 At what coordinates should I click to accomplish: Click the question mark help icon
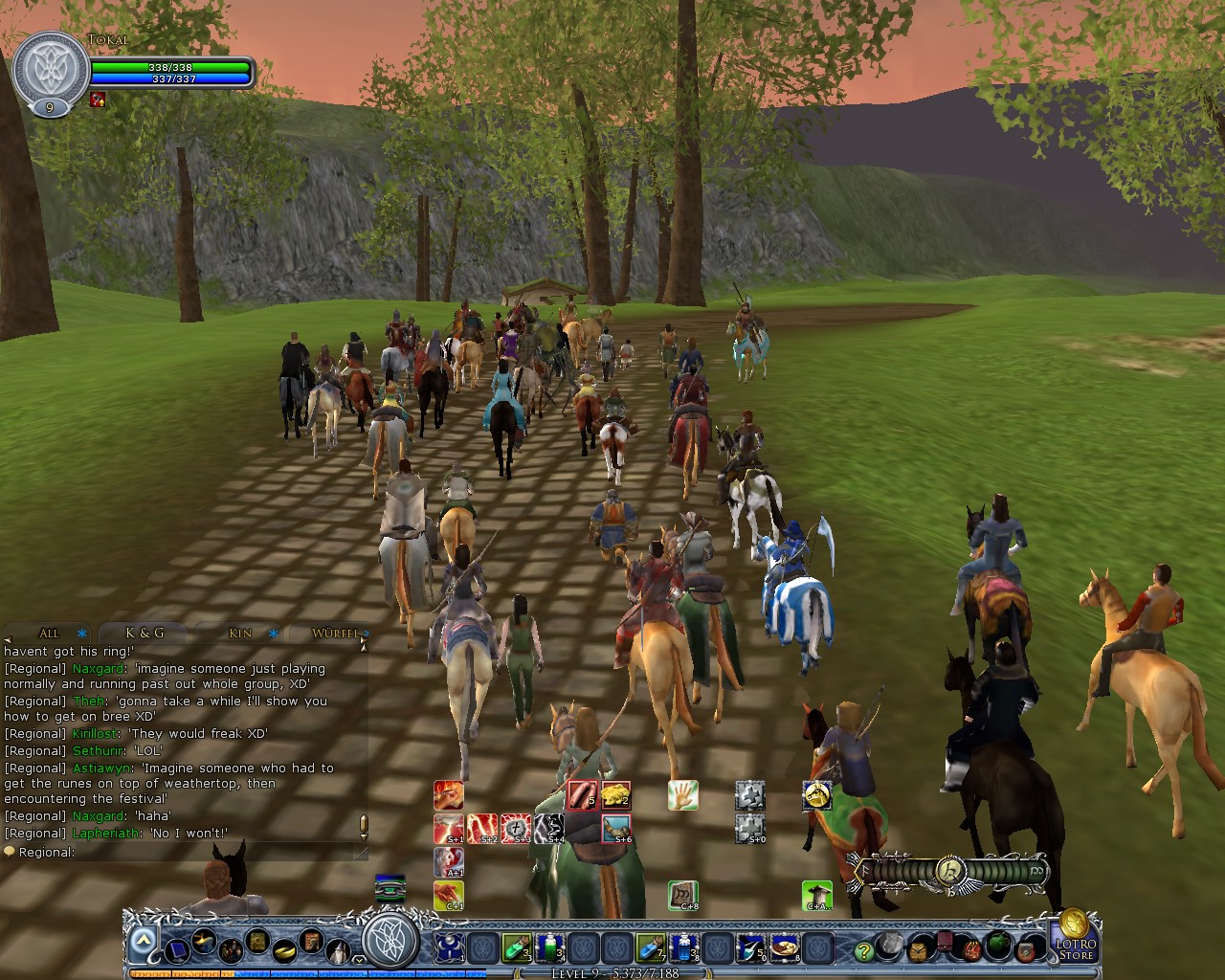coord(864,950)
